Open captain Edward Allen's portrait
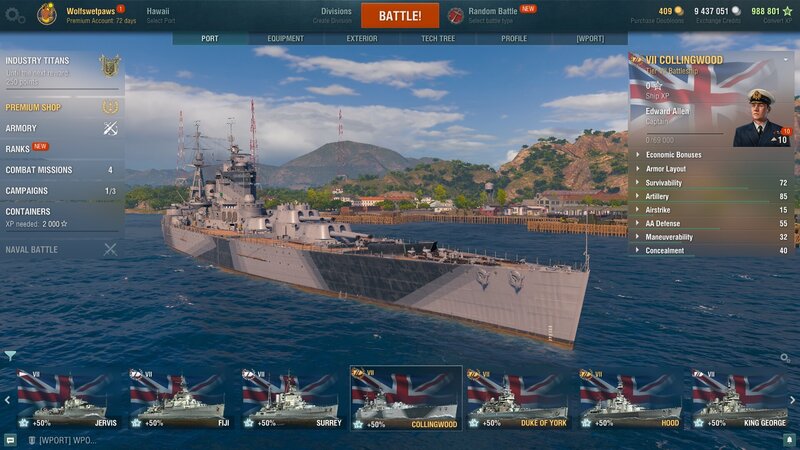Image resolution: width=800 pixels, height=450 pixels. click(762, 118)
